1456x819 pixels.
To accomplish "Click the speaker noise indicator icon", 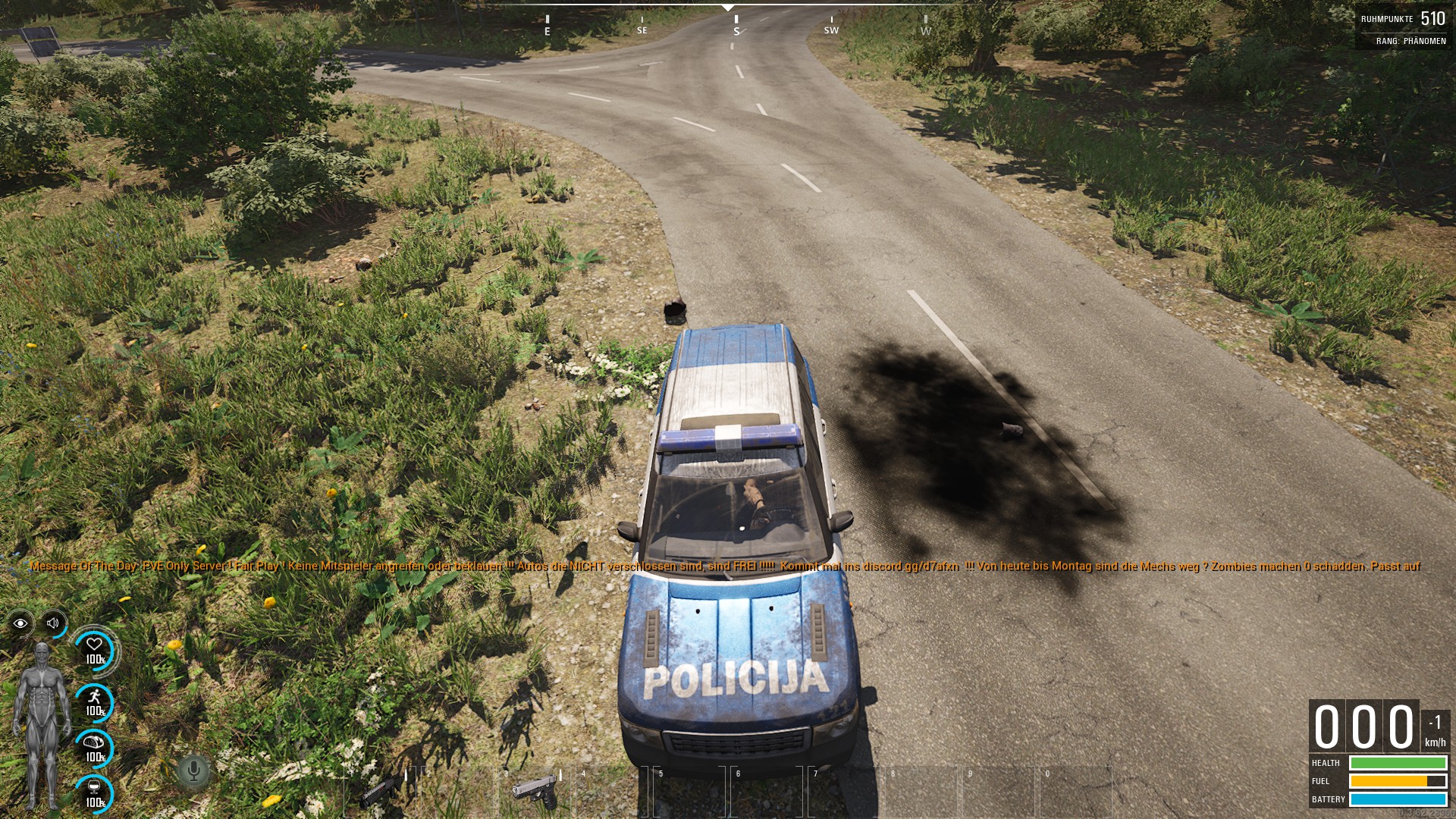I will click(x=53, y=623).
